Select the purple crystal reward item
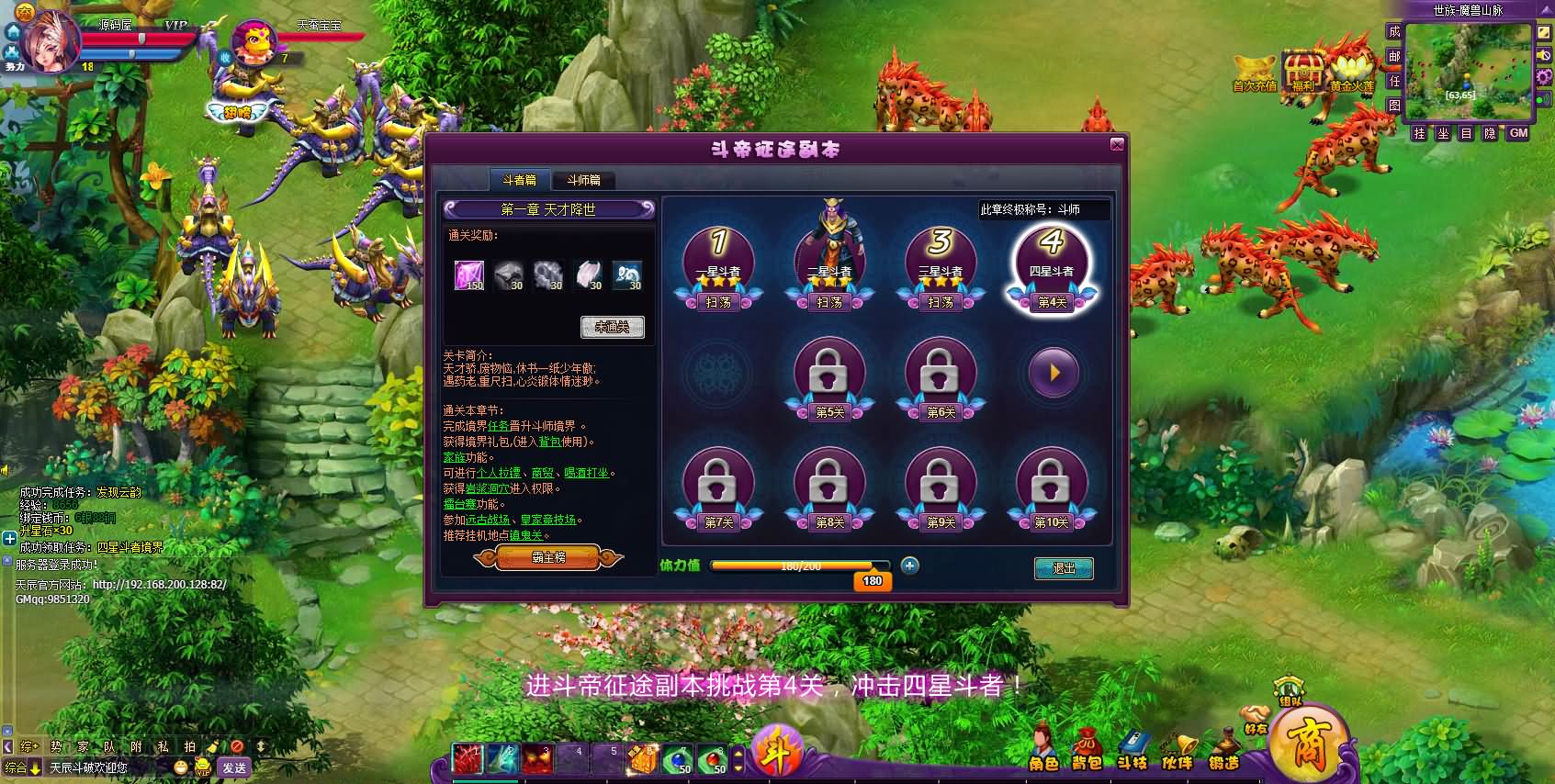Screen dimensions: 1555x784 click(468, 274)
